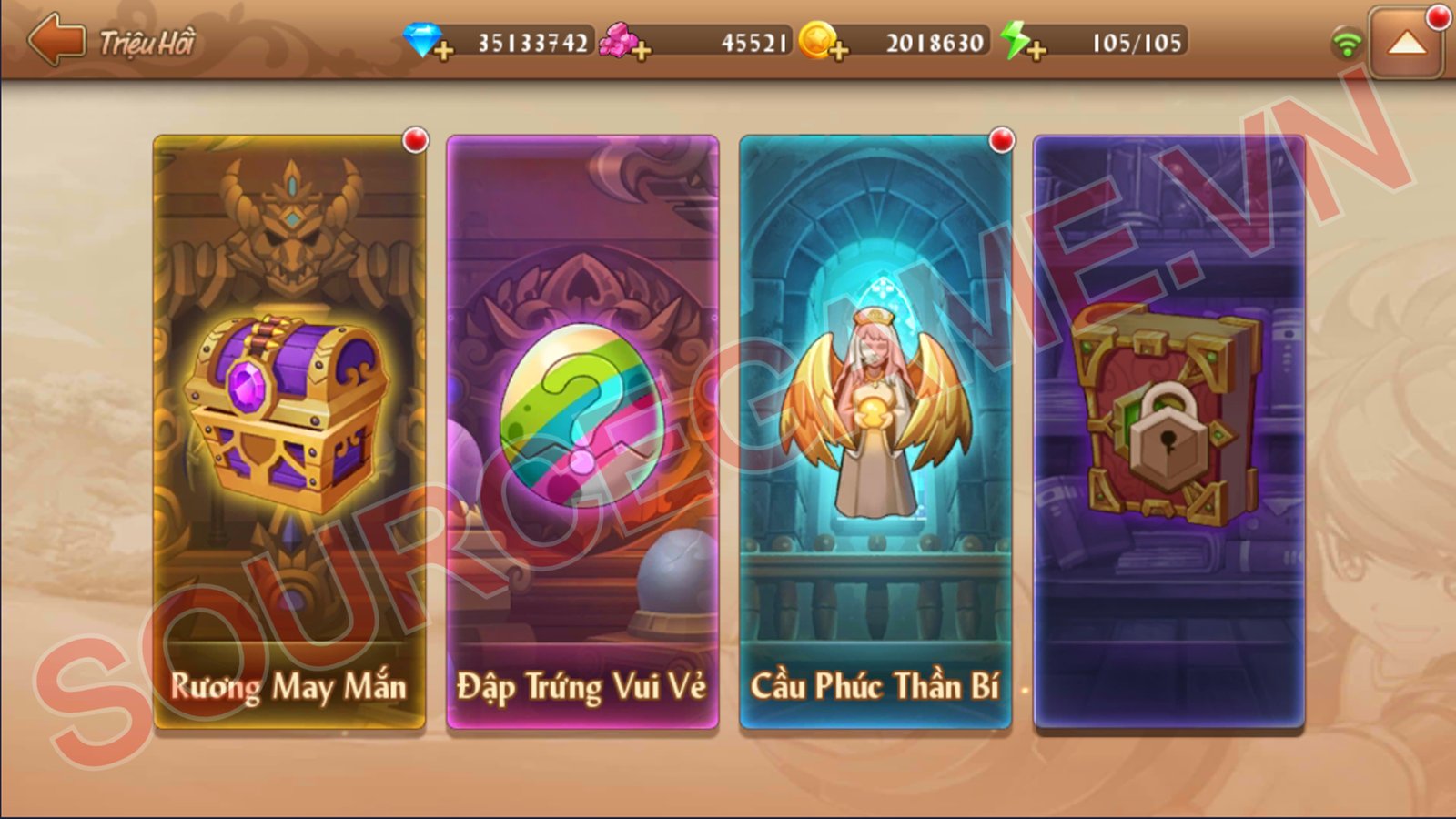Choose the Cầu Phúc Thần Bí angel card
Viewport: 1456px width, 819px height.
tap(875, 432)
